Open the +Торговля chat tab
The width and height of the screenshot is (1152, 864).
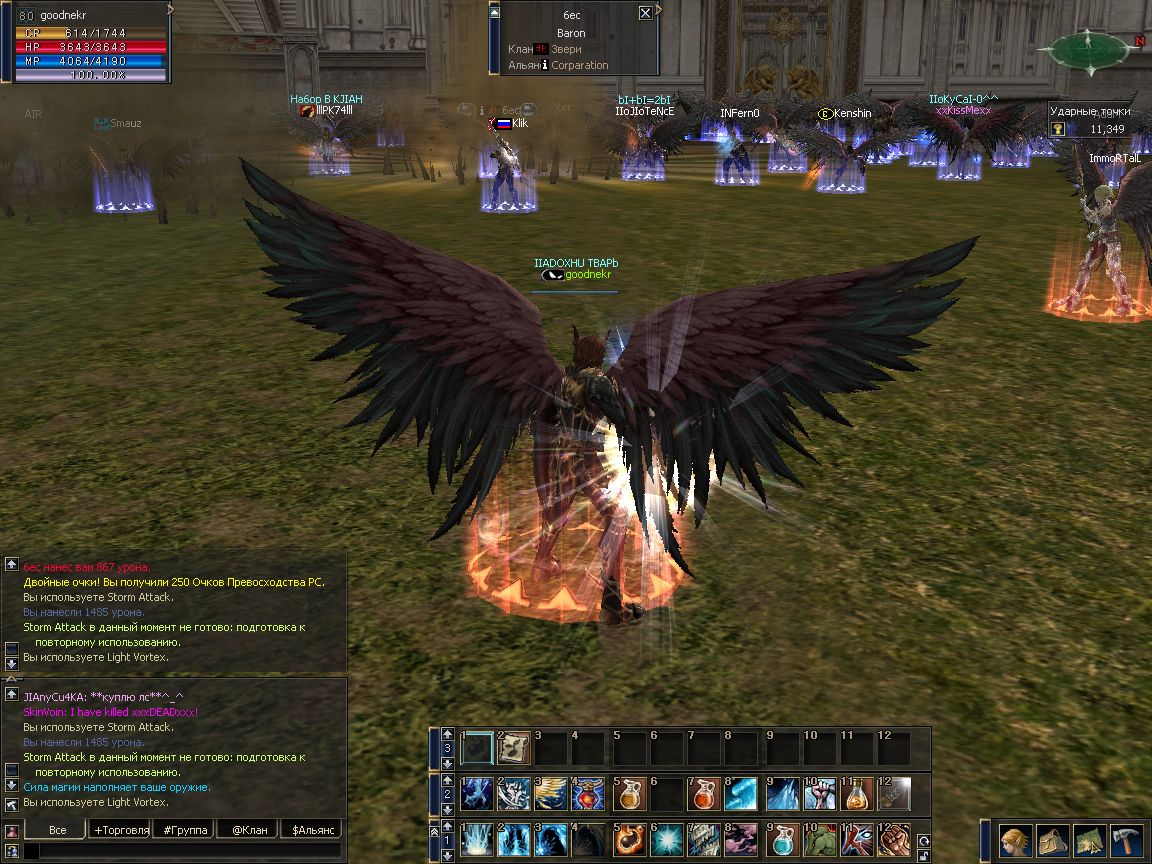(x=121, y=830)
